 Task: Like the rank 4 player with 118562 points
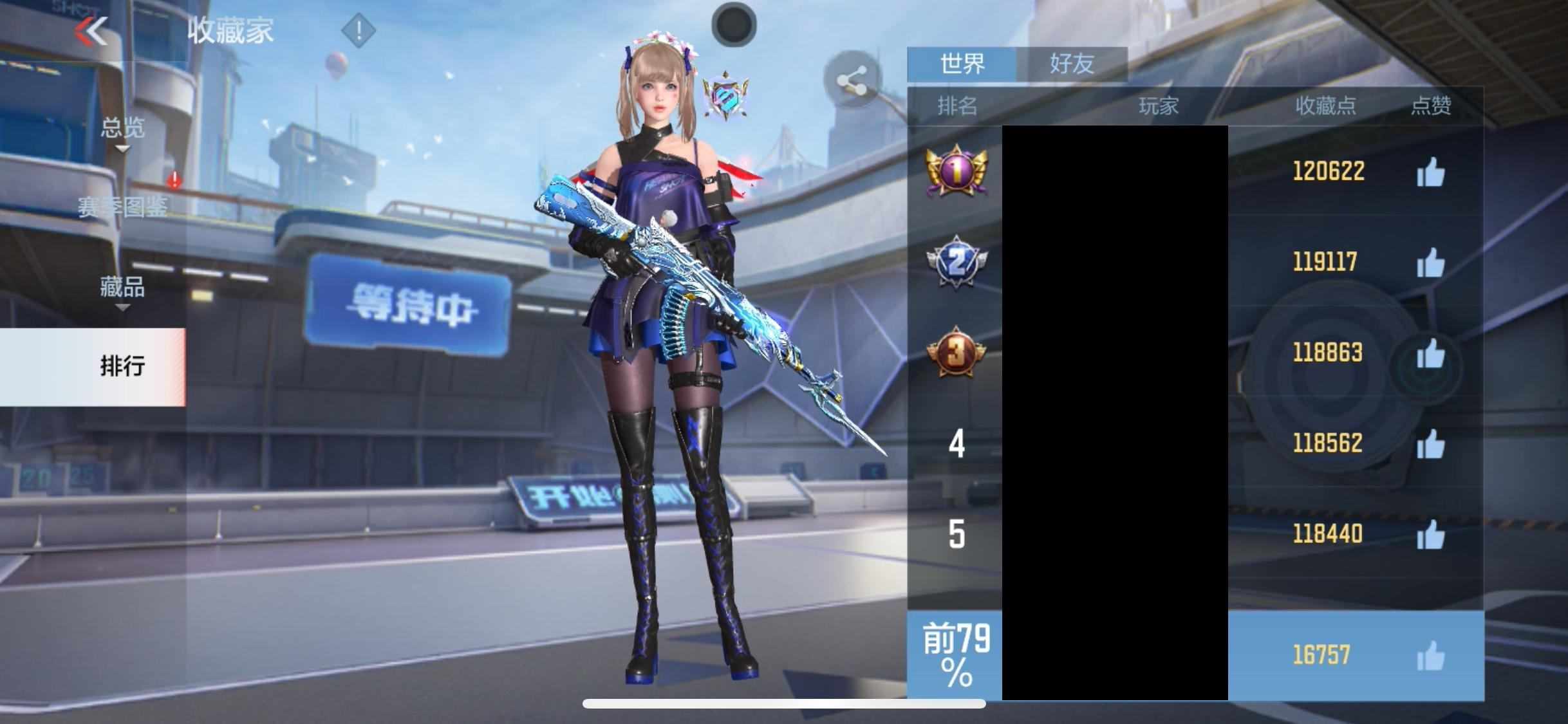(x=1430, y=444)
